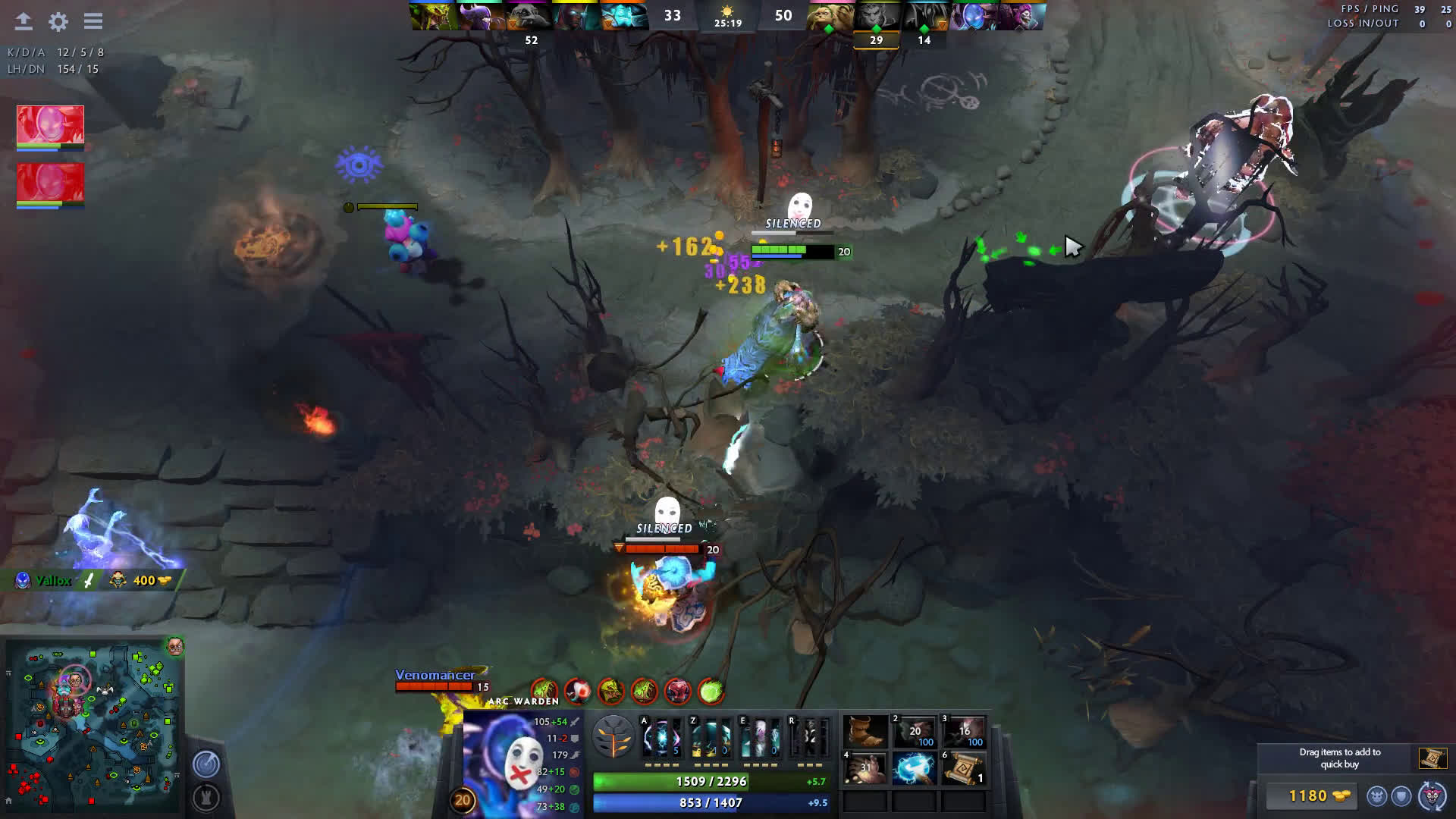Use the Town Portal Scroll in inventory
Image resolution: width=1456 pixels, height=819 pixels.
[x=963, y=769]
